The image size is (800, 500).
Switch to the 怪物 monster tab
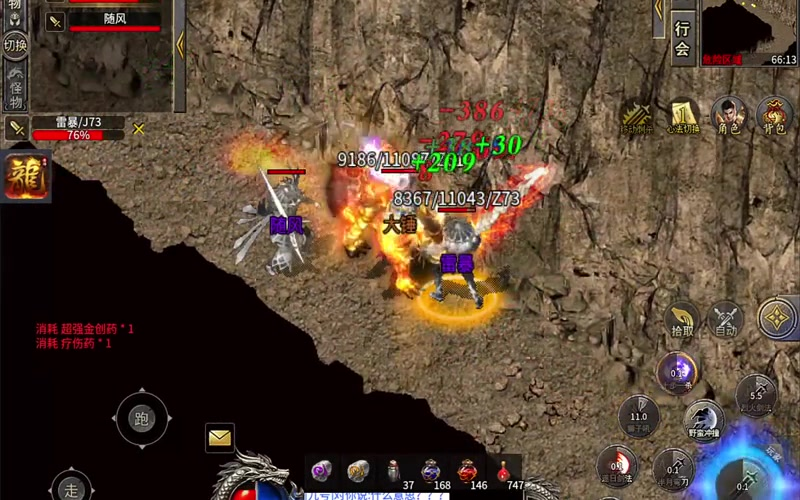[16, 88]
